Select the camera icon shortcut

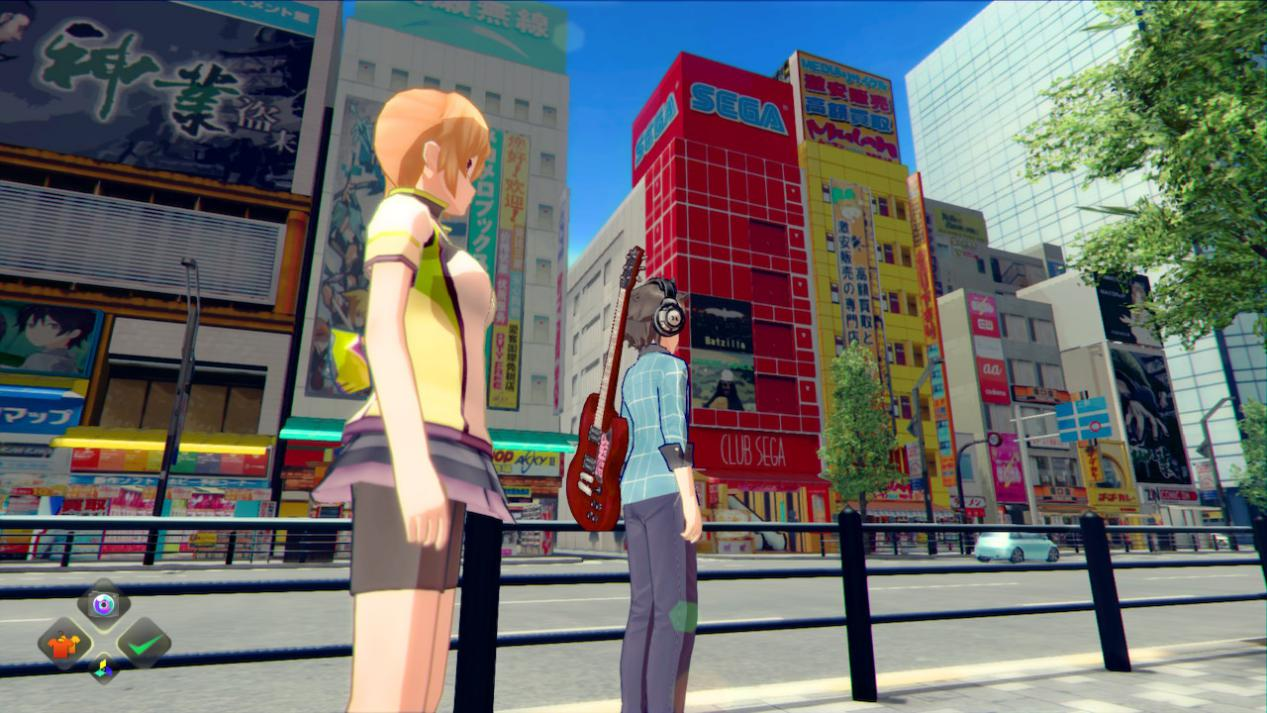[x=103, y=603]
